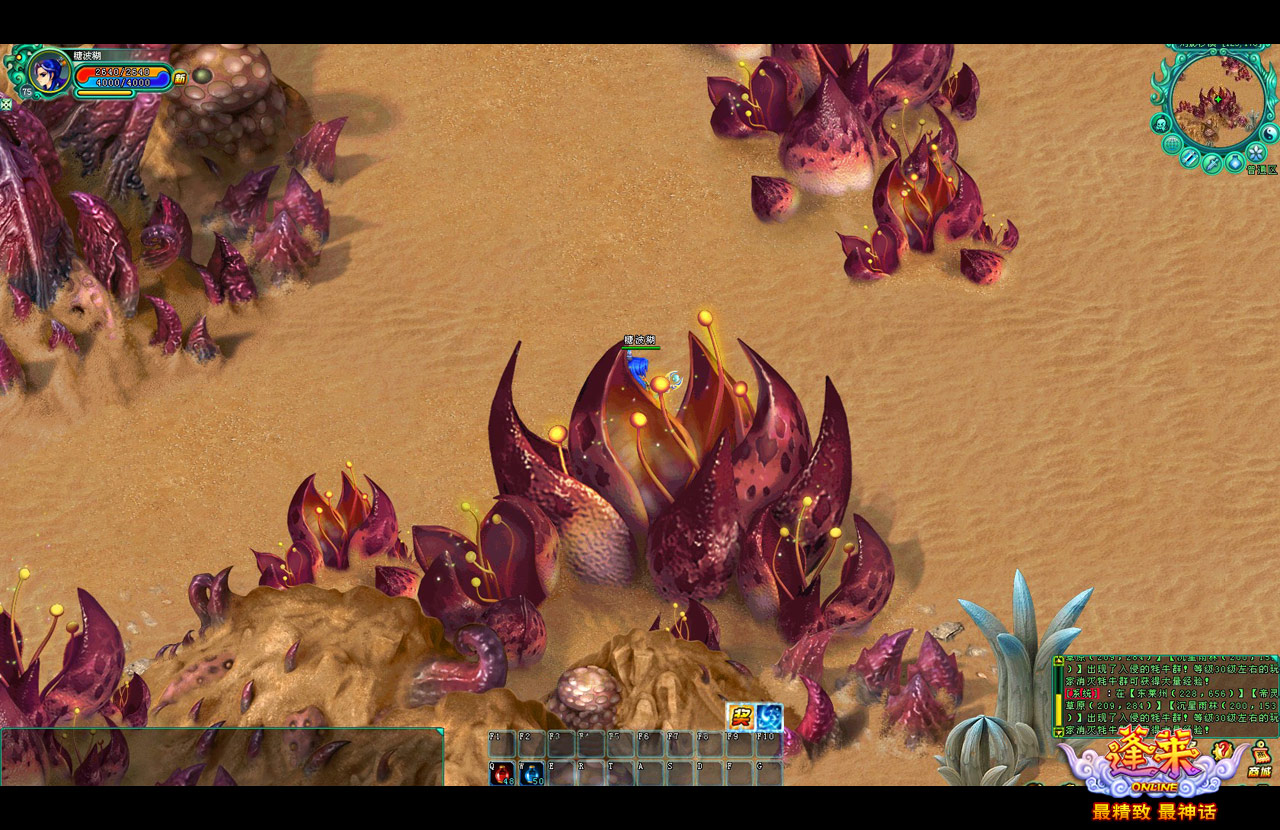Open the 商城 shop button

(x=1260, y=762)
